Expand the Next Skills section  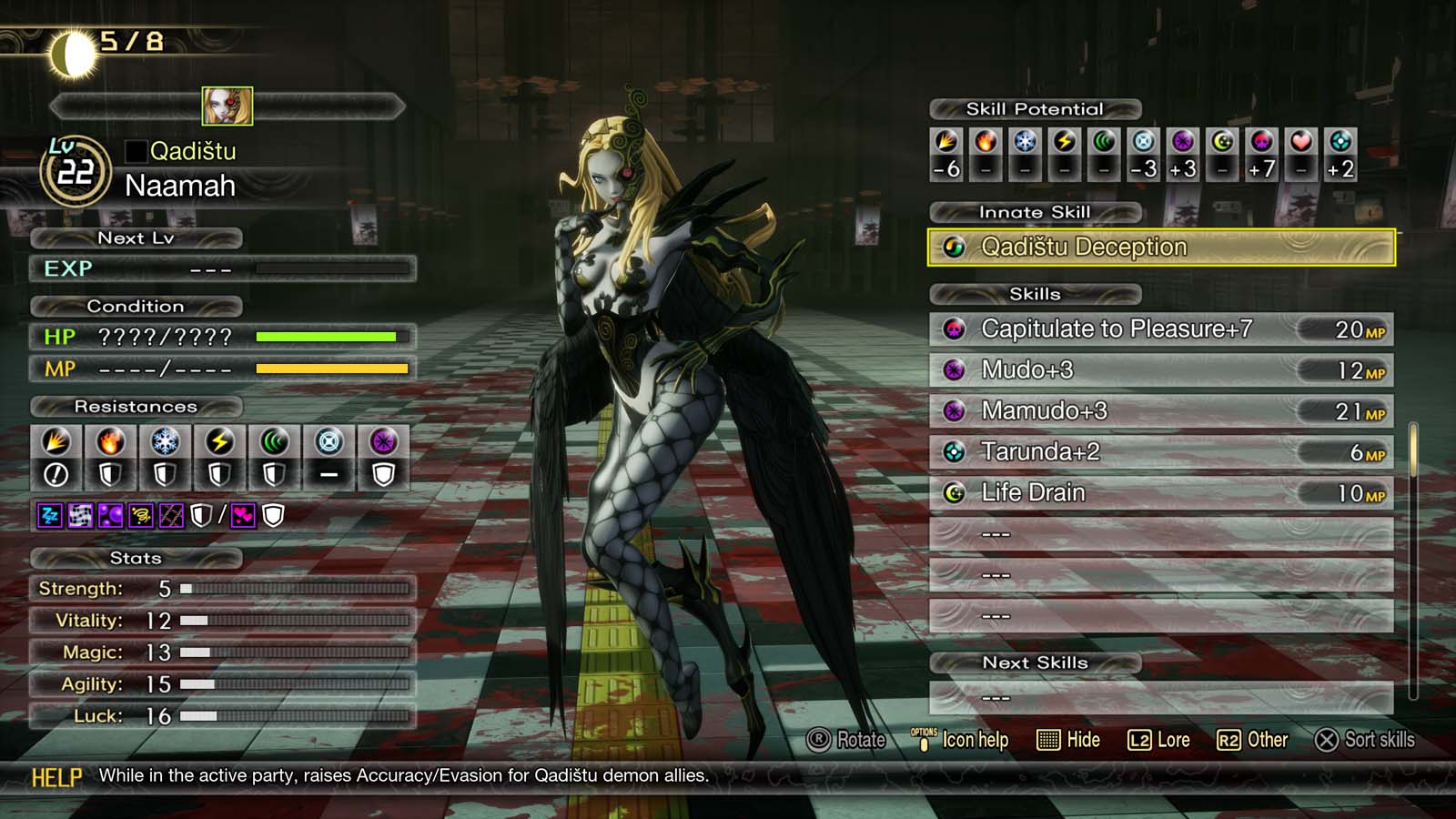pyautogui.click(x=1034, y=662)
